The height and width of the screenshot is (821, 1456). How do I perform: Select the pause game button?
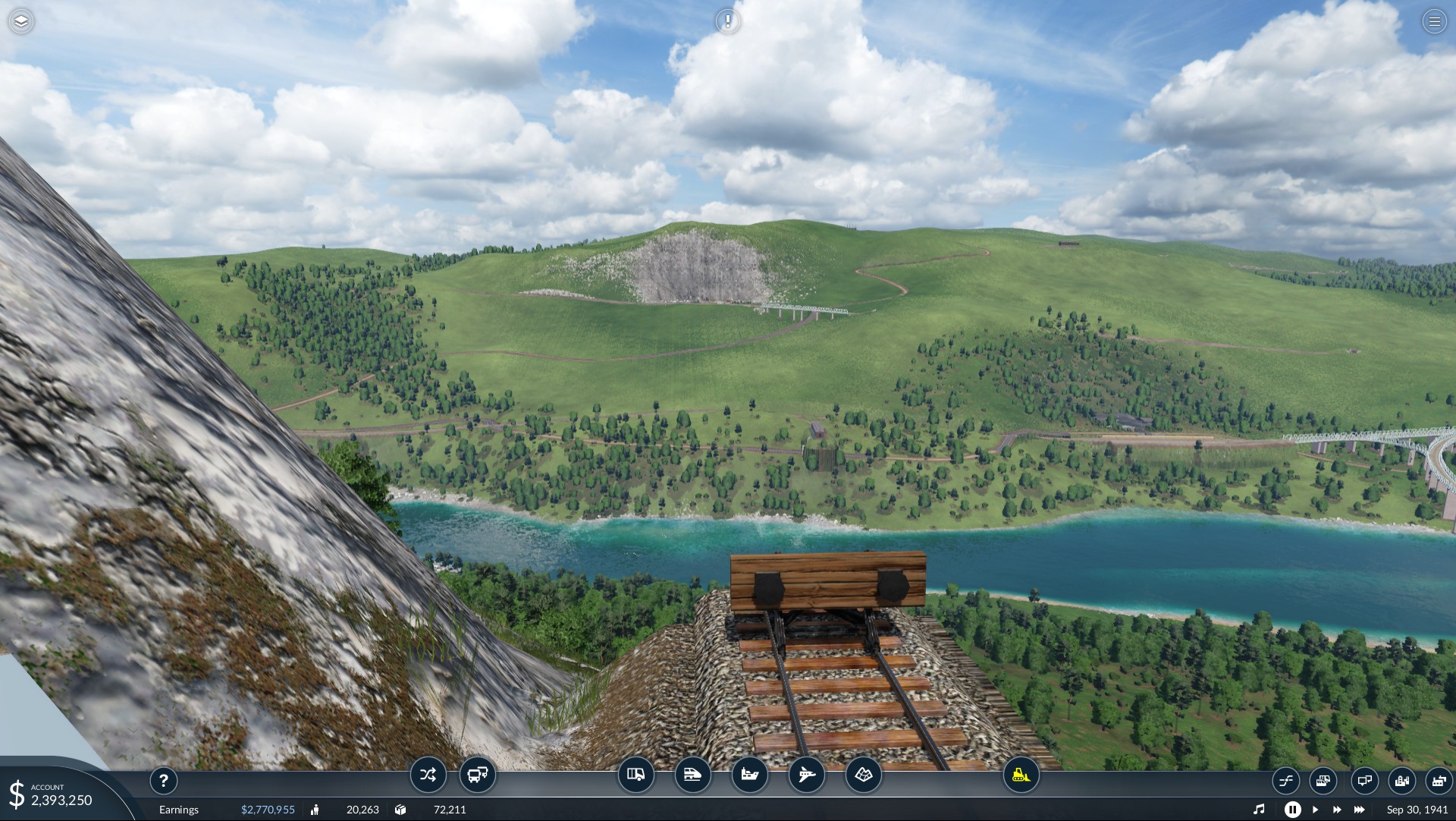click(x=1292, y=810)
